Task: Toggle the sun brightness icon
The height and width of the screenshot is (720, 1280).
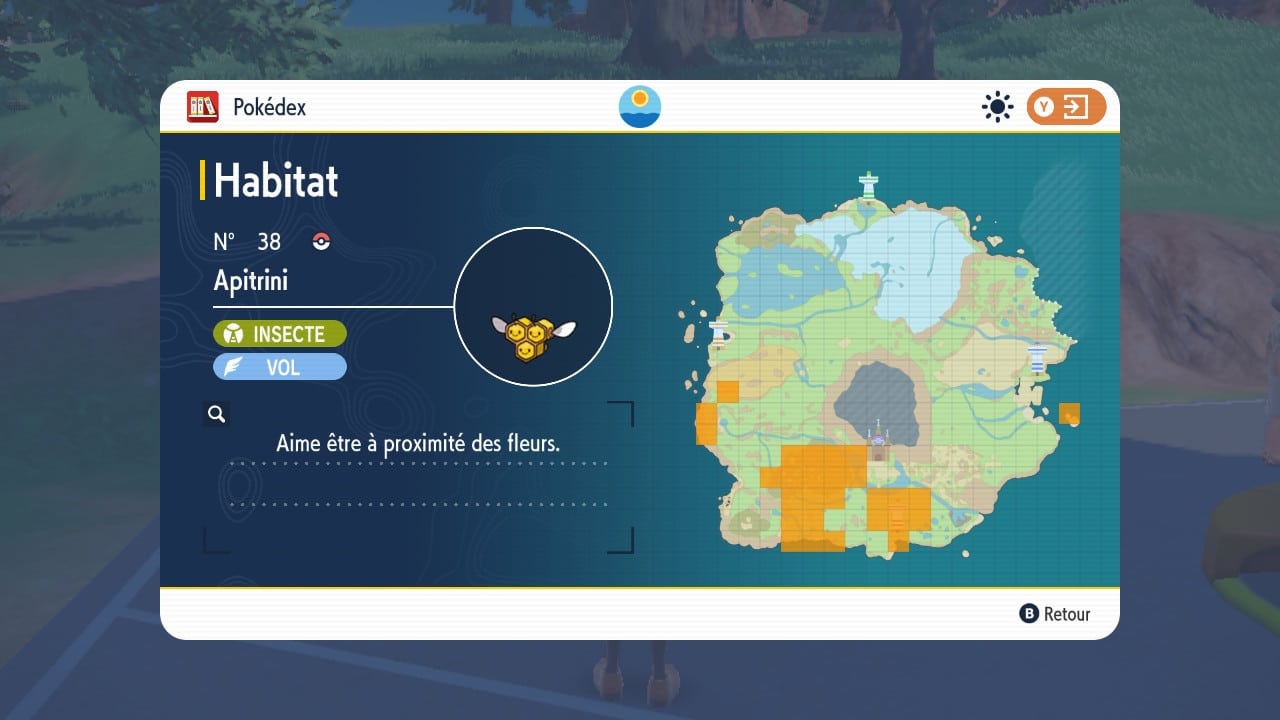Action: click(x=997, y=107)
